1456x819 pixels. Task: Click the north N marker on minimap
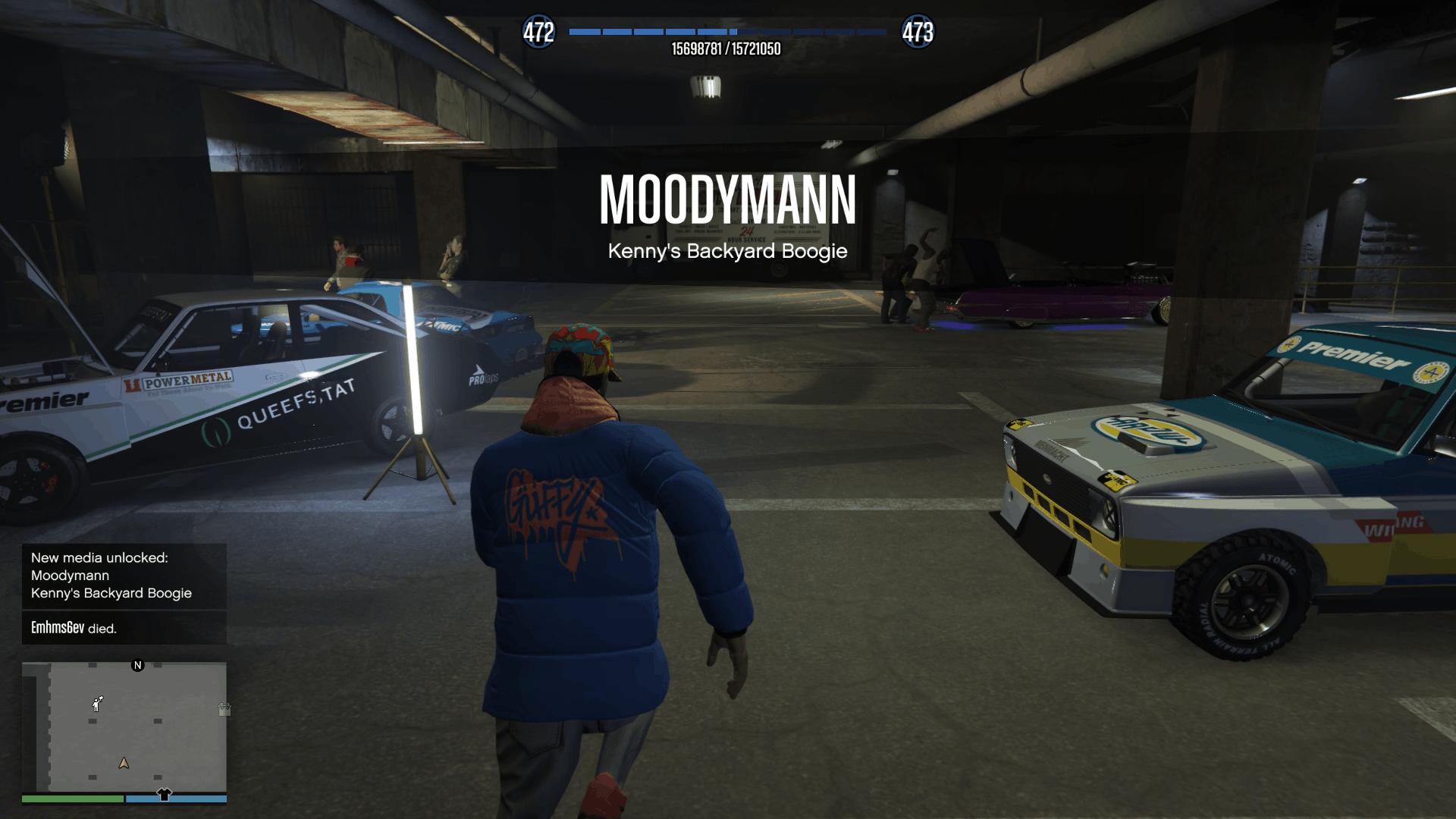(137, 666)
